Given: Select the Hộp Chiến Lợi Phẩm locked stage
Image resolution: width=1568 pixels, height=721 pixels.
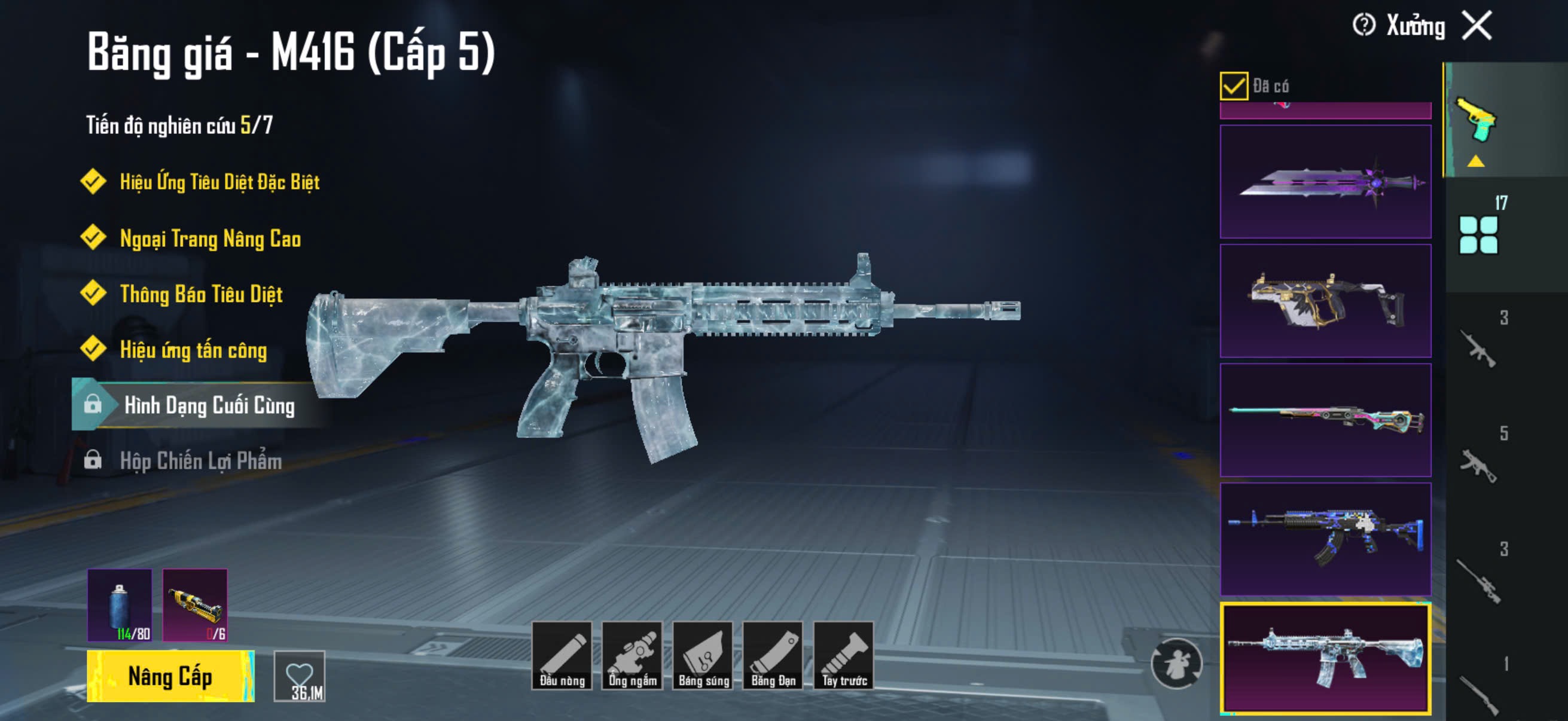Looking at the screenshot, I should click(200, 461).
